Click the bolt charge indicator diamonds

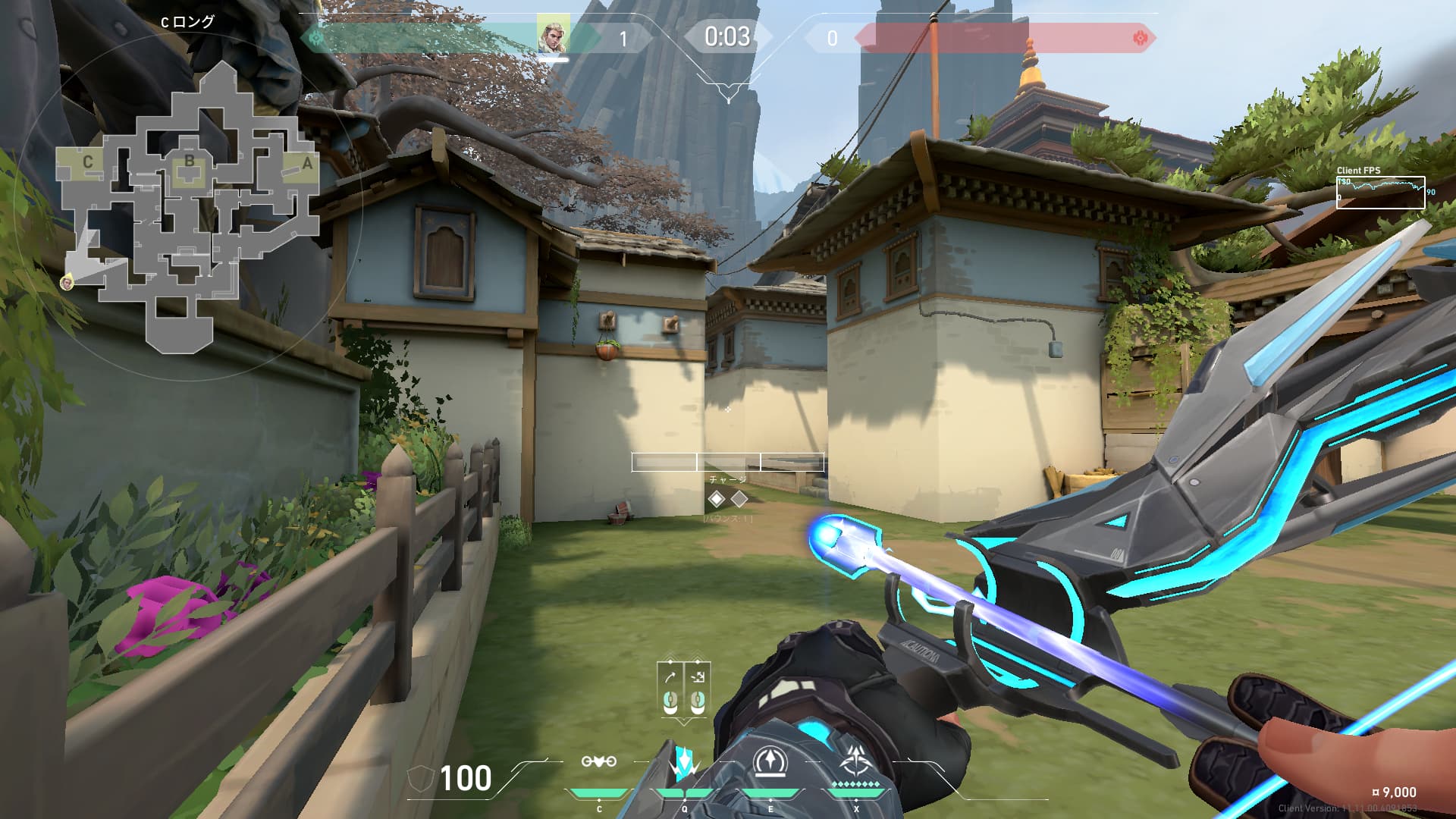[x=727, y=499]
